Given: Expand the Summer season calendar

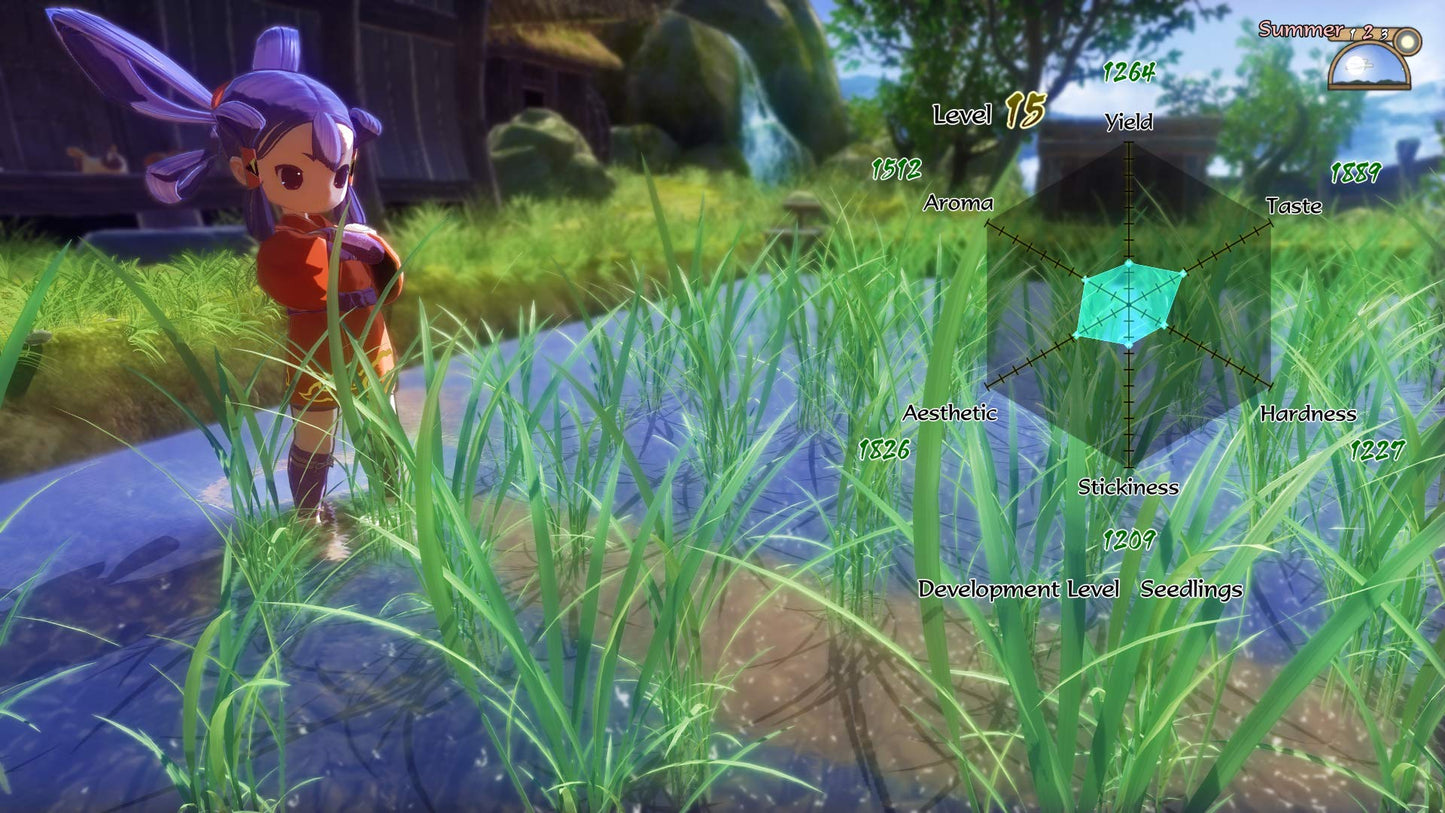Looking at the screenshot, I should [x=1301, y=30].
